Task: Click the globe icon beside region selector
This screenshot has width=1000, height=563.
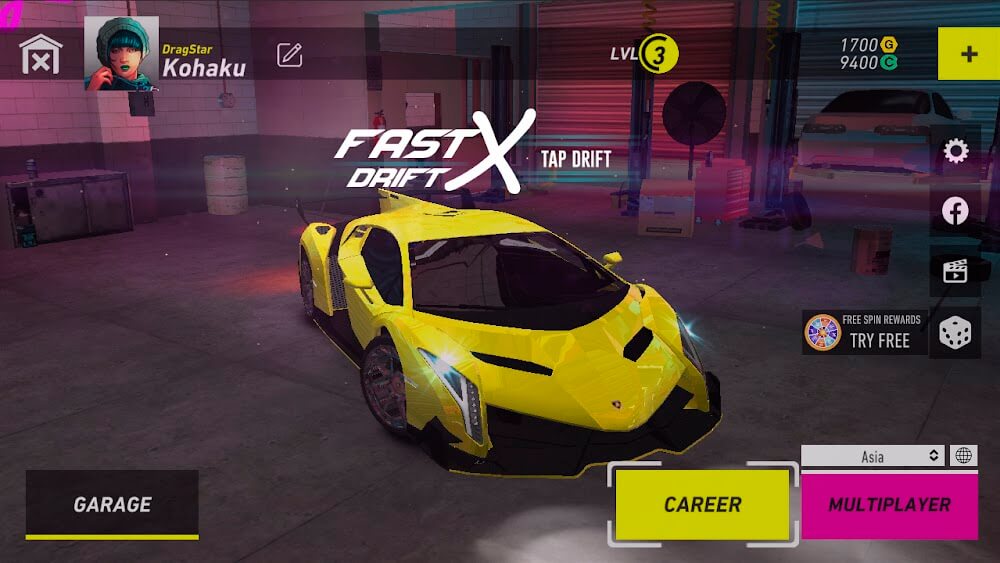Action: (x=963, y=456)
